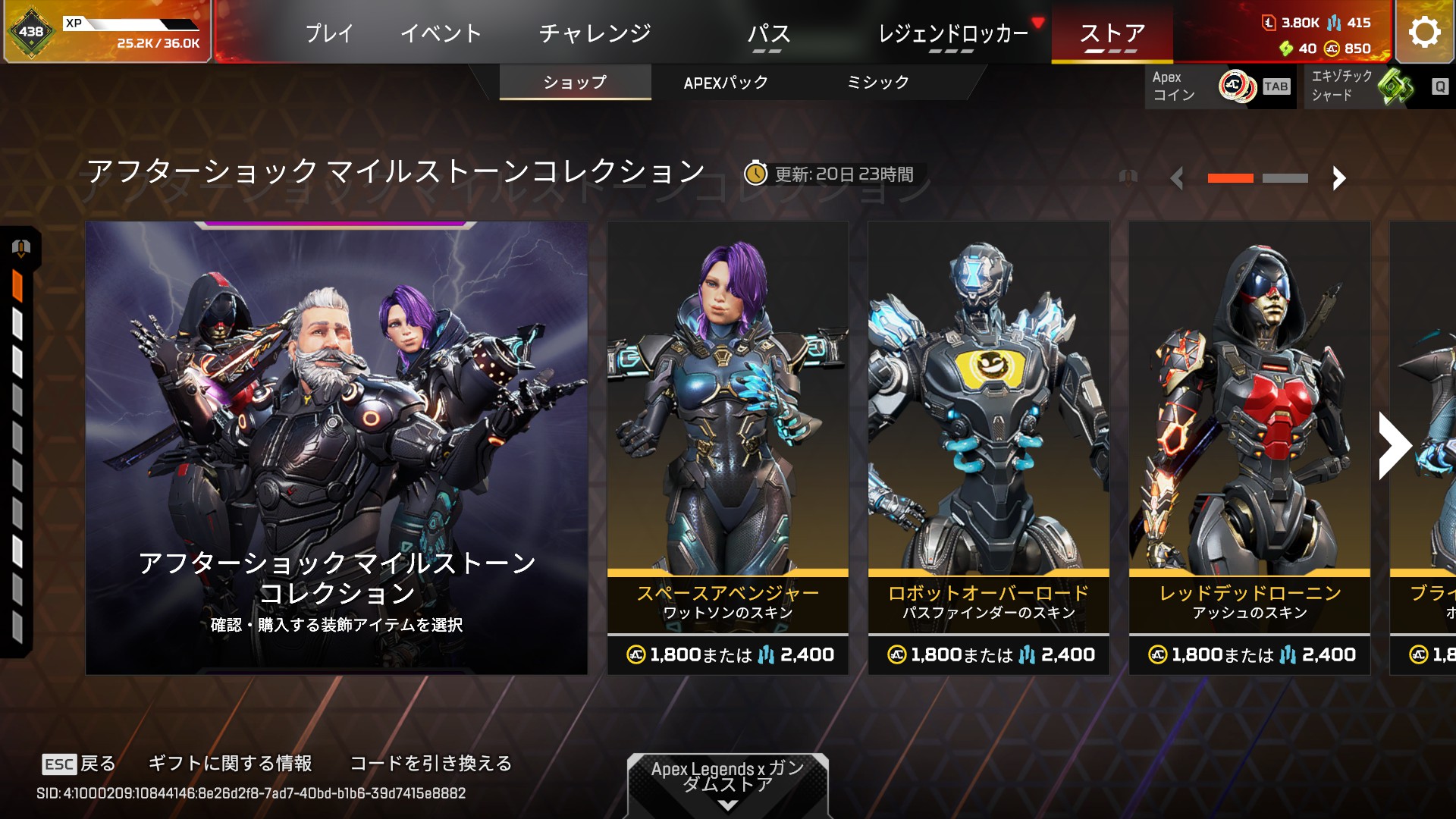Open コードを引き換える
1456x819 pixels.
click(430, 763)
